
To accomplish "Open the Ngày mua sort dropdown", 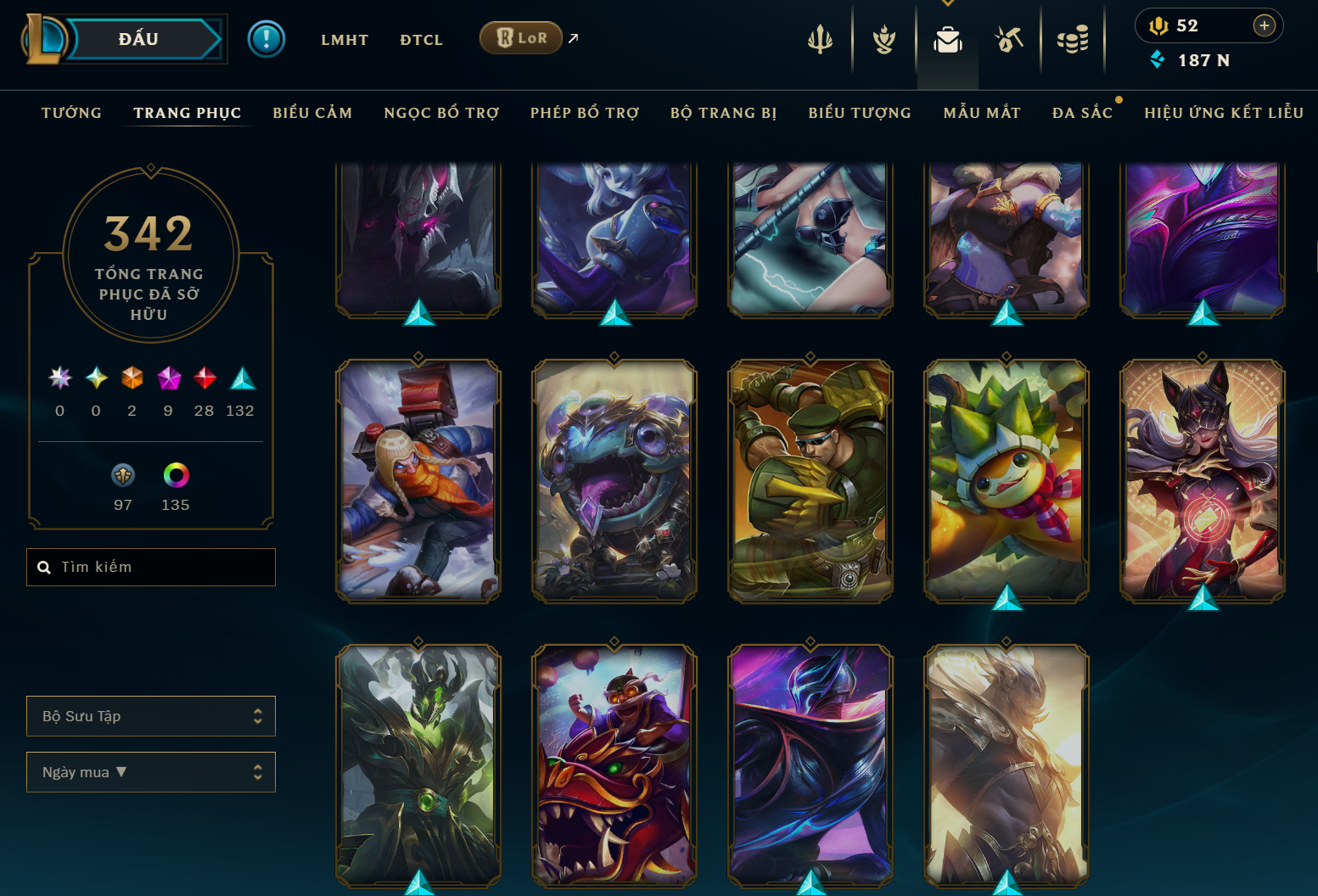I will [x=151, y=772].
